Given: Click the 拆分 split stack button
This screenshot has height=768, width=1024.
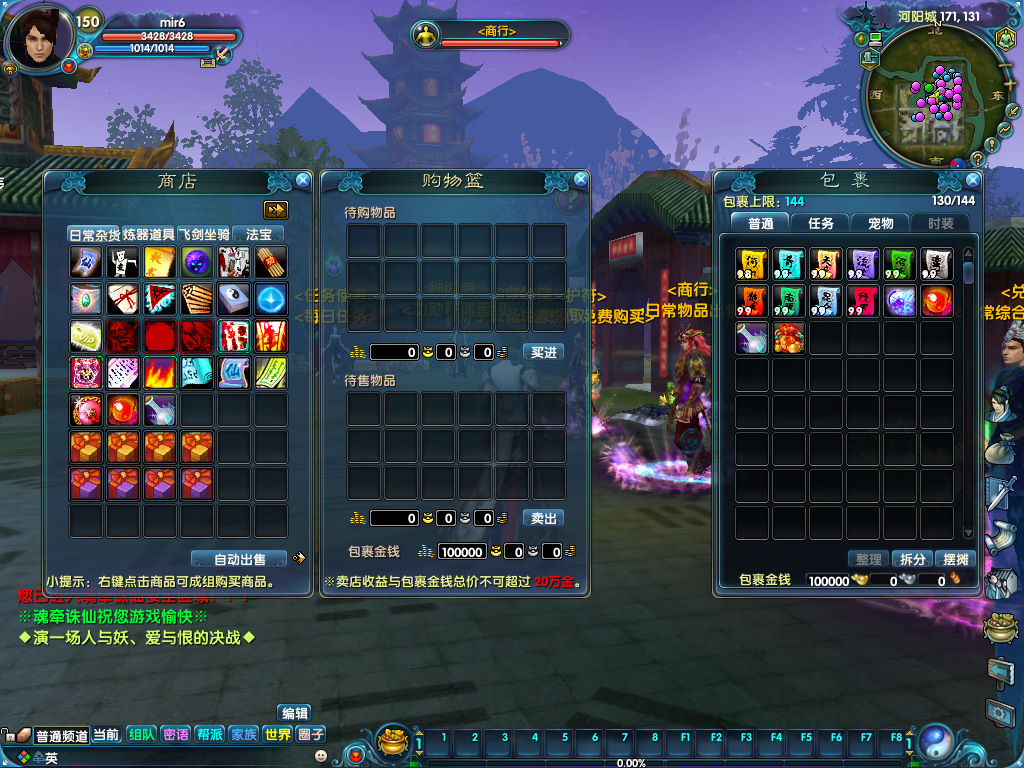Looking at the screenshot, I should pyautogui.click(x=912, y=559).
